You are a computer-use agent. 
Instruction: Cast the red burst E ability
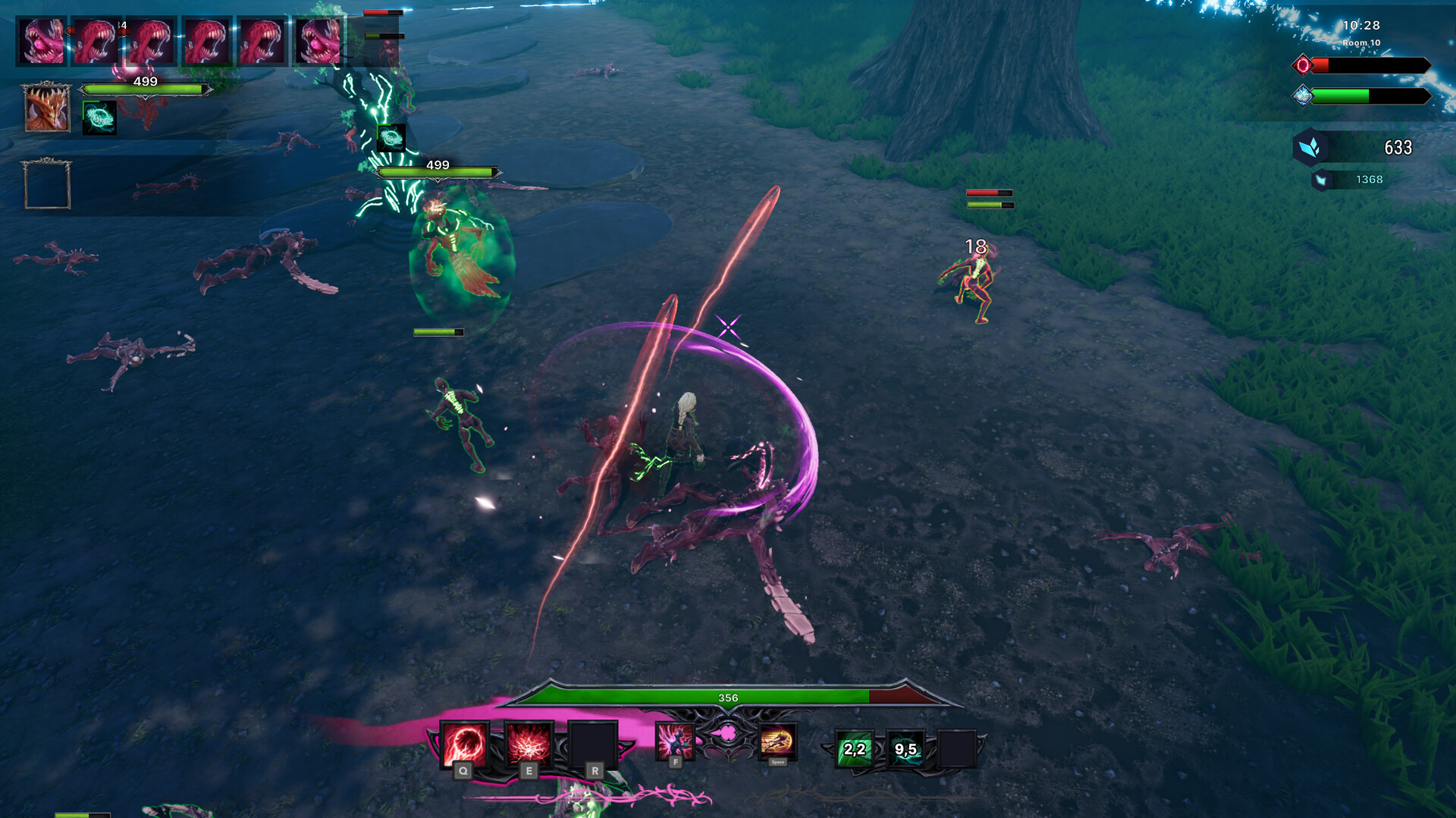pyautogui.click(x=529, y=743)
